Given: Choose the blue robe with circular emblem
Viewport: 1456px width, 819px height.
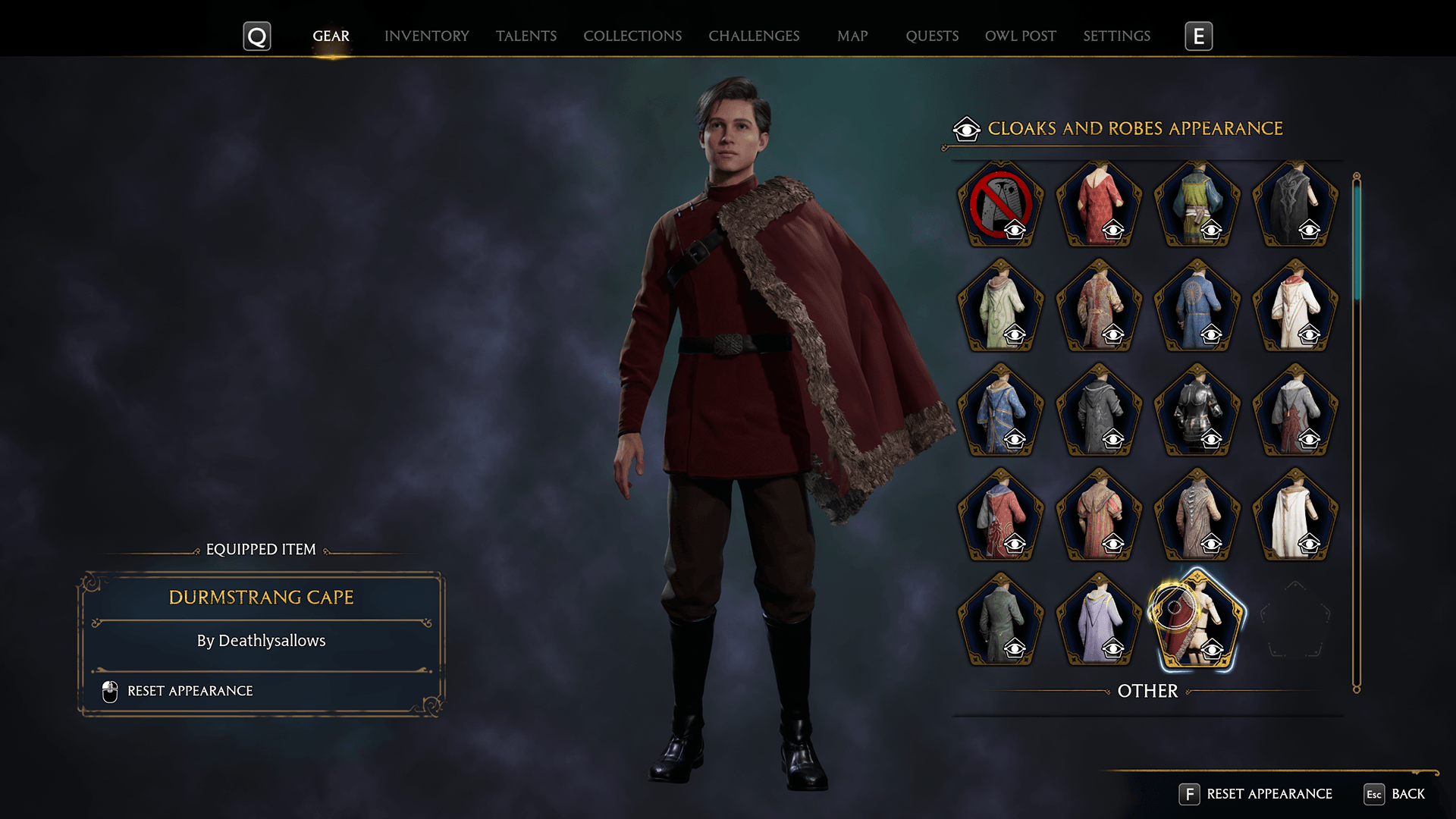Looking at the screenshot, I should pos(1197,303).
